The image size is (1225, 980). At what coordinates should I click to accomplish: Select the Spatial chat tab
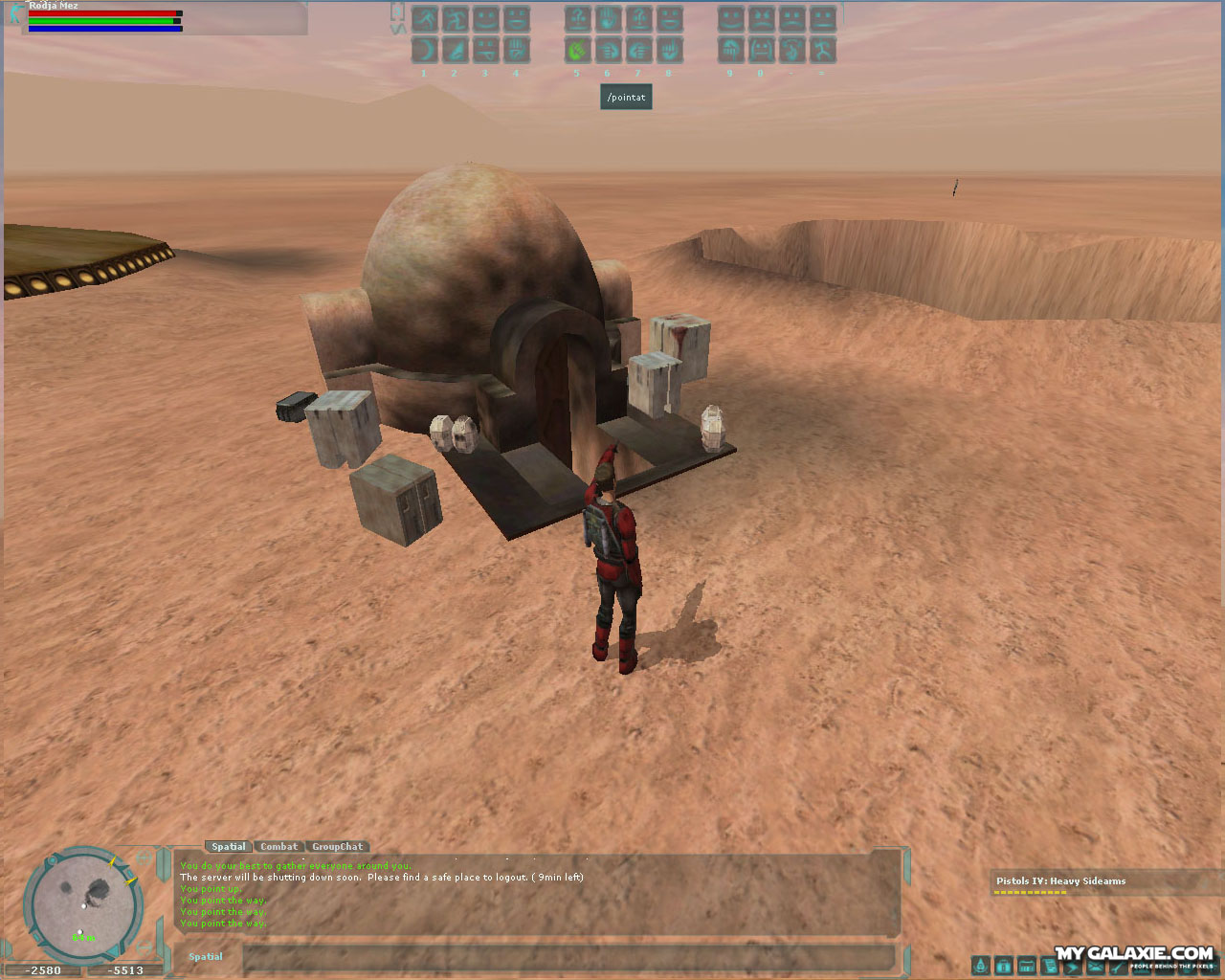tap(228, 847)
